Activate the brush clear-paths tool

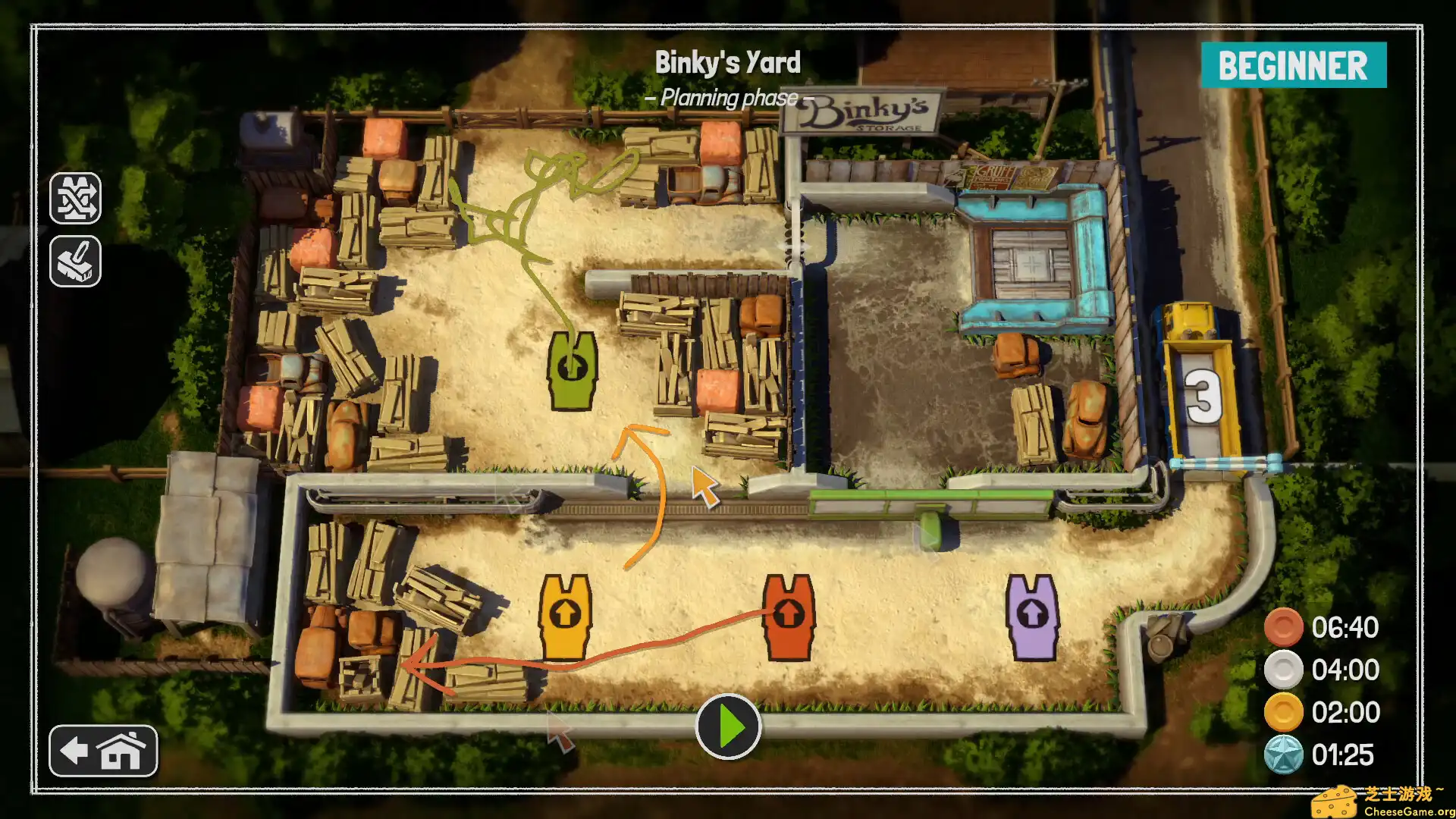75,261
